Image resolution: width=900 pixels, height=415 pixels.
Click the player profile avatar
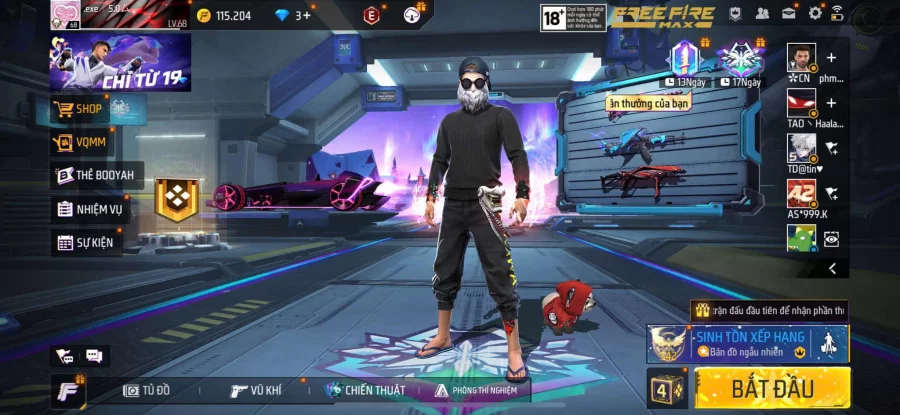(x=65, y=15)
